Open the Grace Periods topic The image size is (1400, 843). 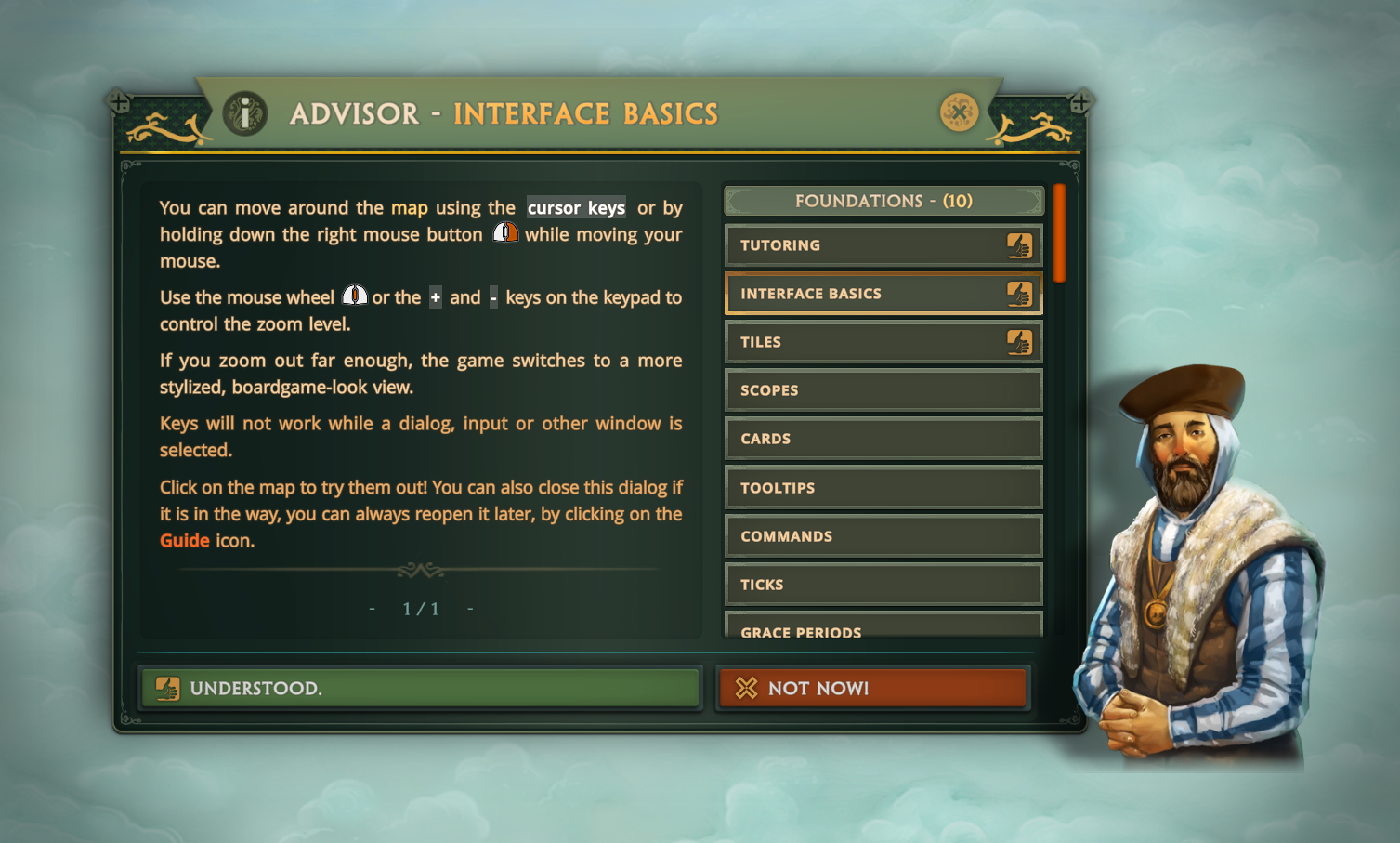pyautogui.click(x=883, y=627)
